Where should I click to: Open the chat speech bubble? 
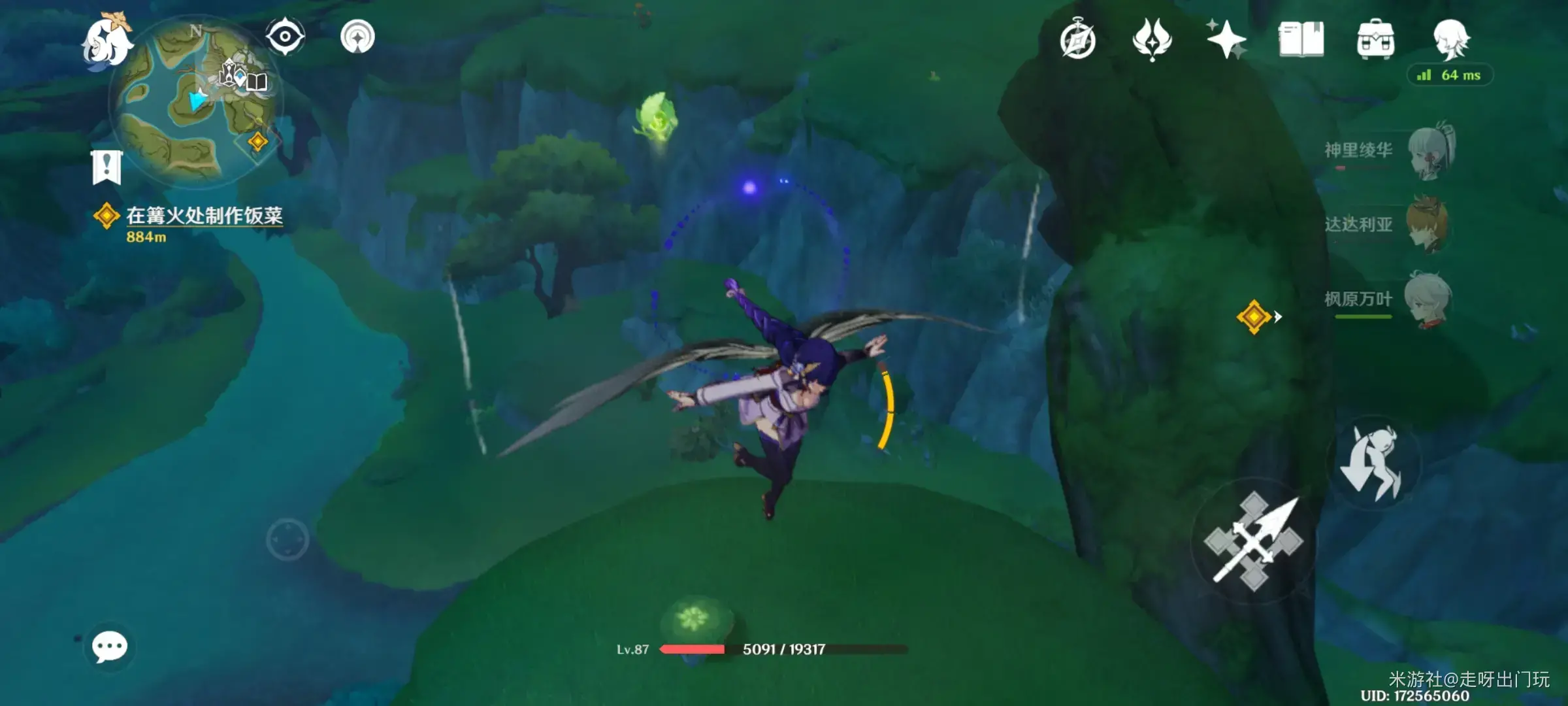point(109,647)
